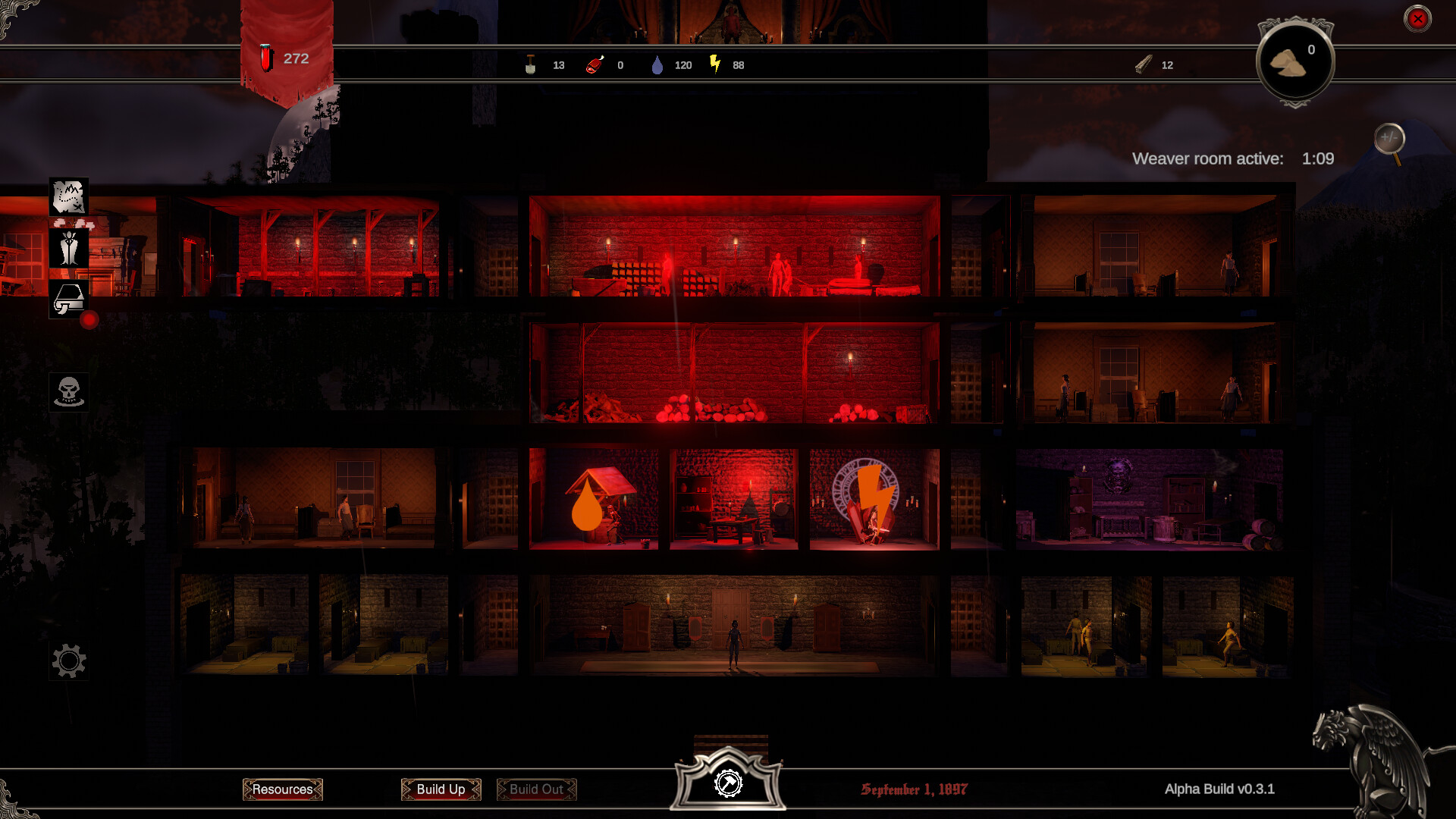Select the shovel resource icon
Screen dimensions: 1456x819
coord(532,65)
